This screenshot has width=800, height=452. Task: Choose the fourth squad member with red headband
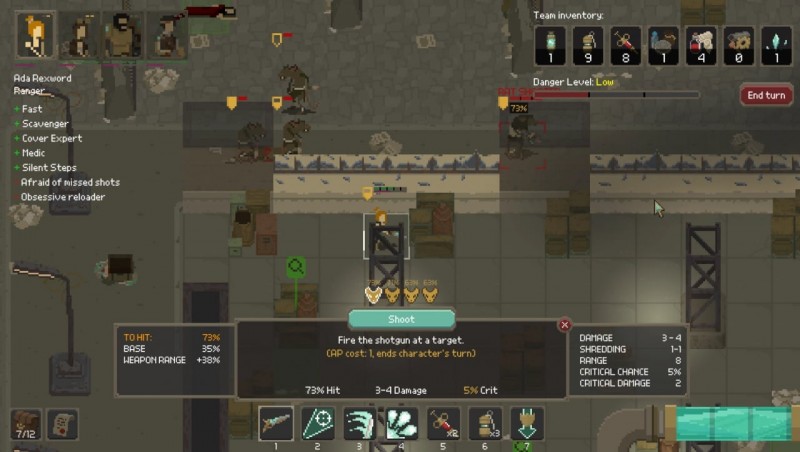click(x=165, y=35)
